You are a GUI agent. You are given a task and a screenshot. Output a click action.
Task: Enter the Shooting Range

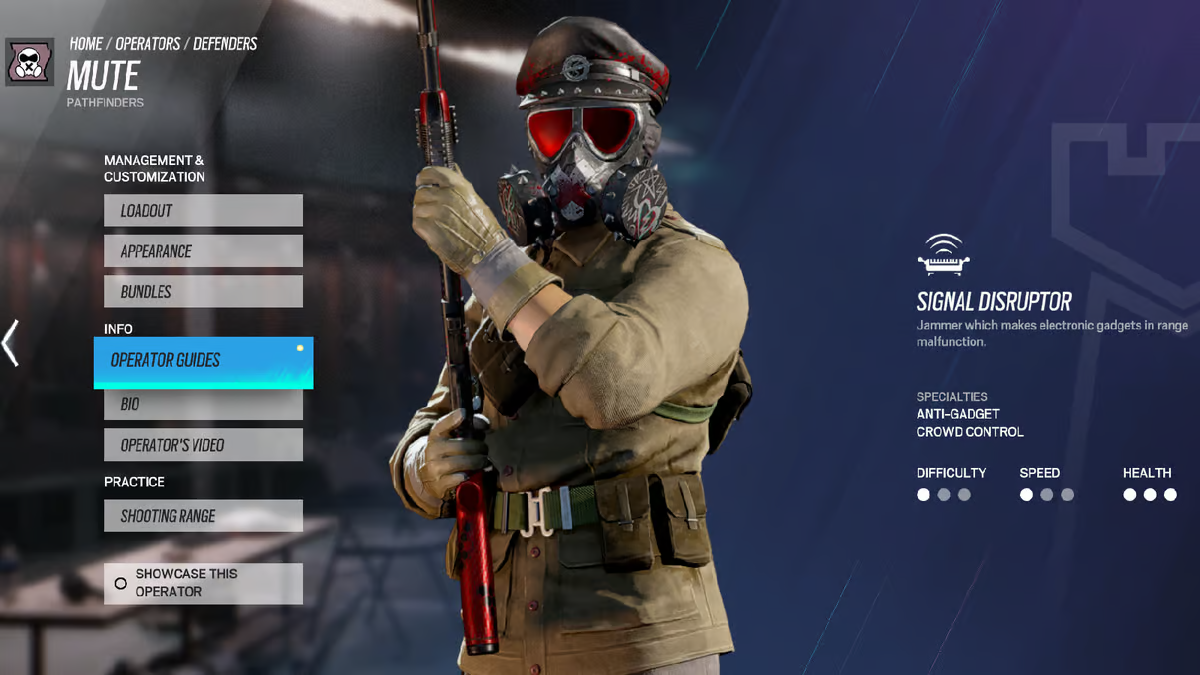pos(203,516)
